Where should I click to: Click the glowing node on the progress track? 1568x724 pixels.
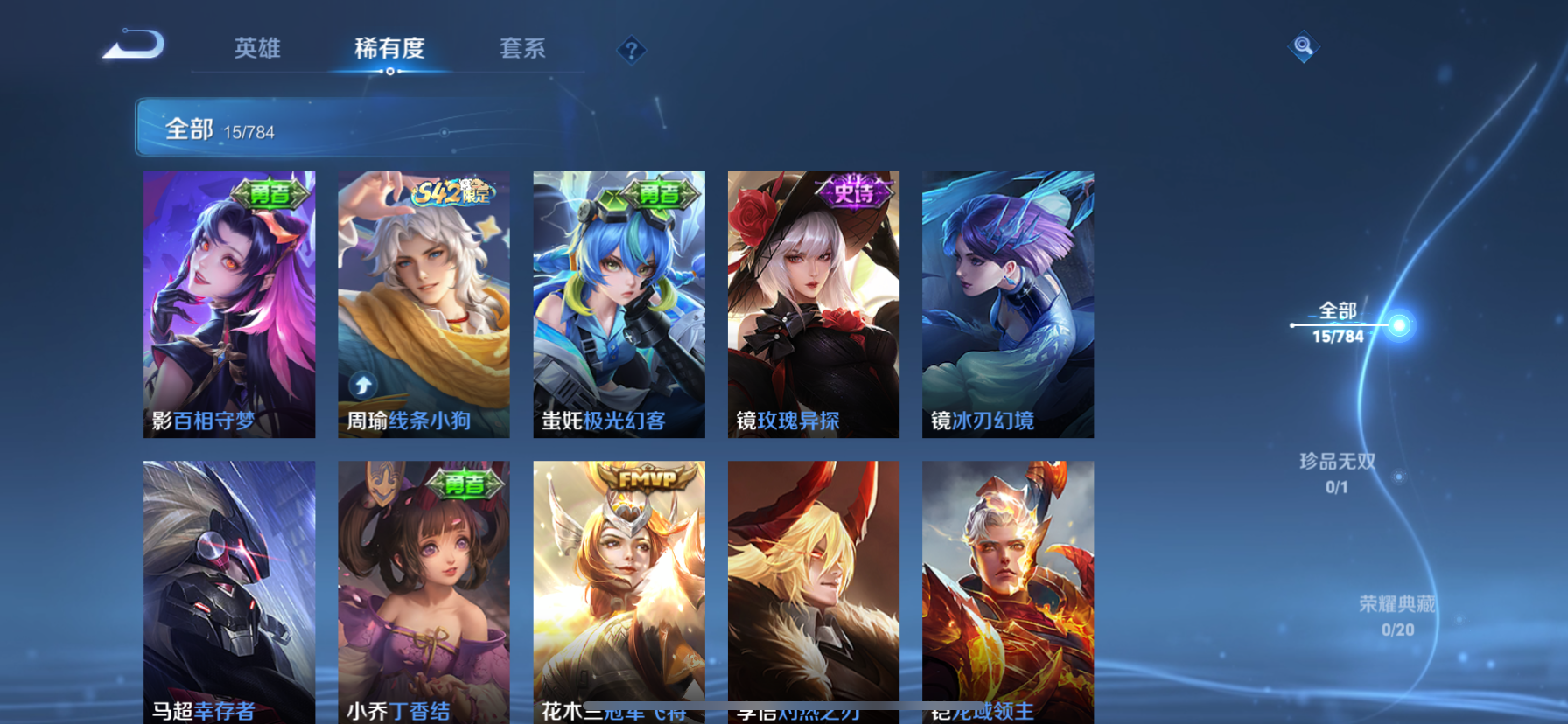(x=1401, y=327)
